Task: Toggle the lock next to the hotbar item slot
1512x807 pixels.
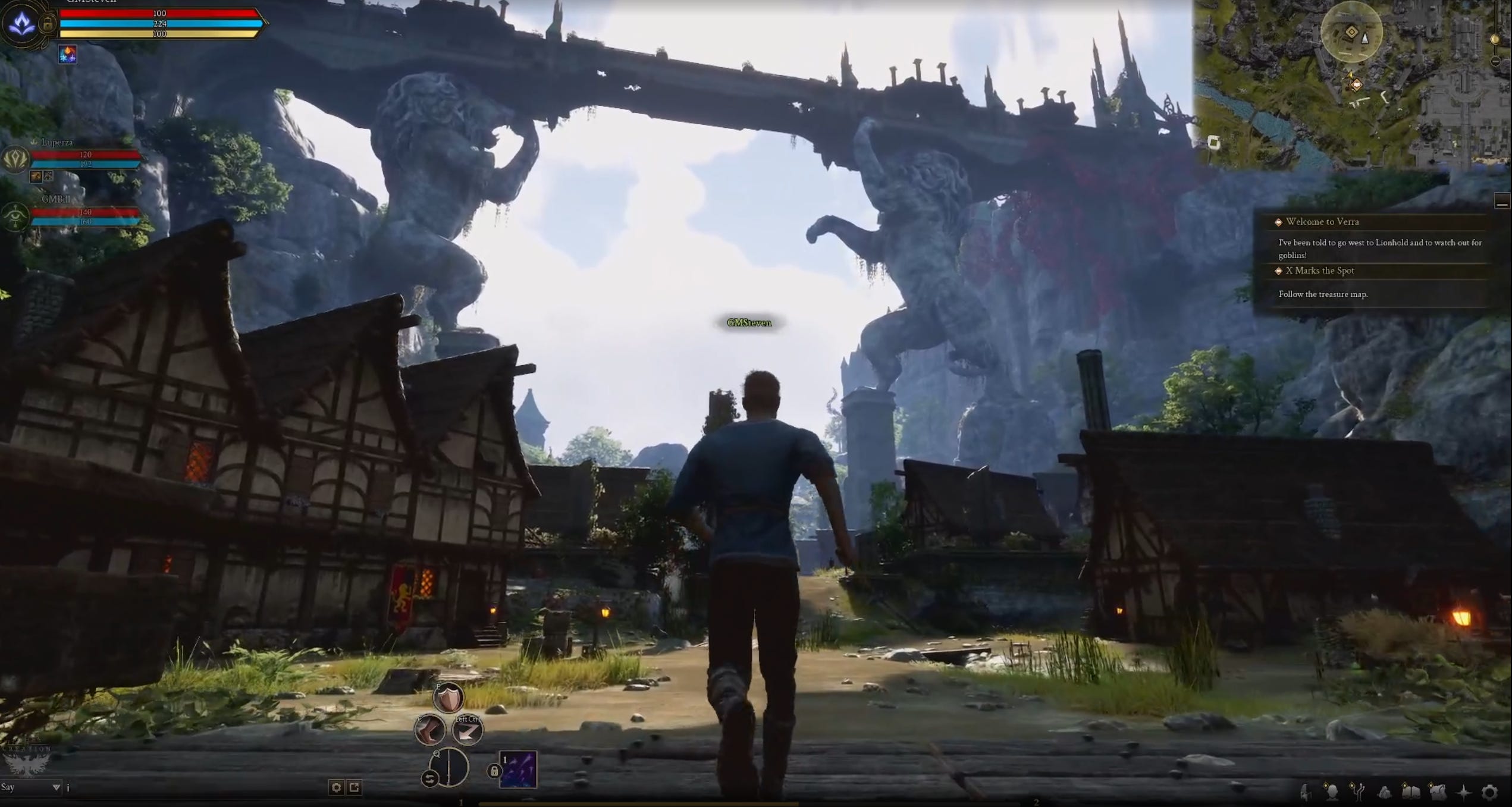Action: click(x=494, y=771)
